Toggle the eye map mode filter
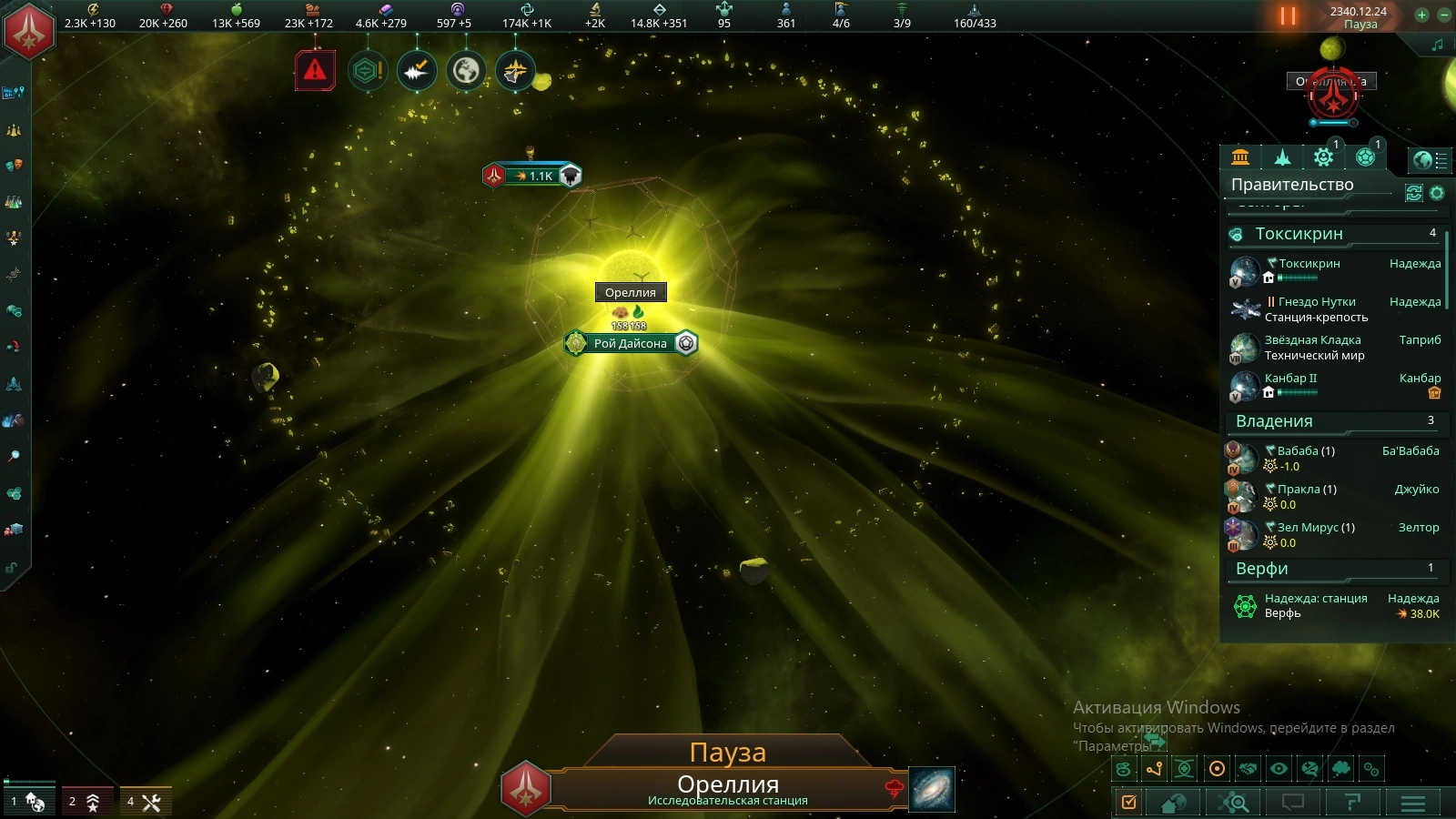 pos(1279,769)
